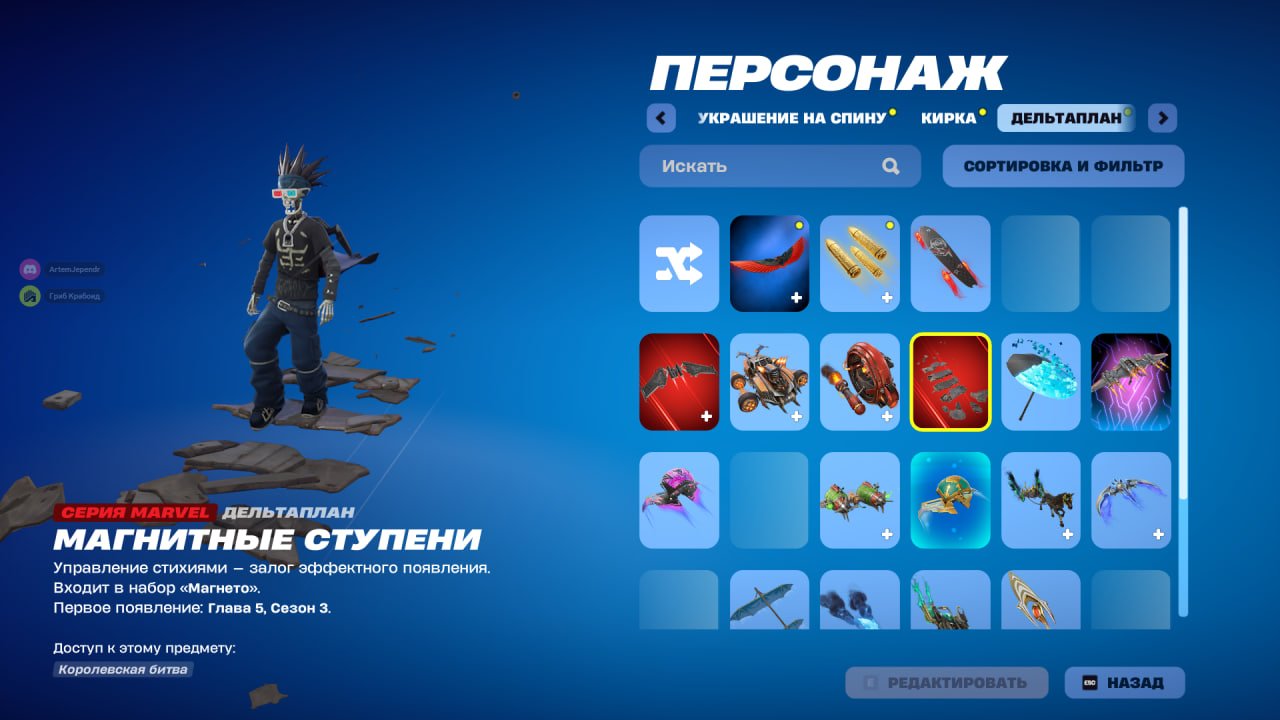Select the purple lightning dragon glider

pos(1130,381)
